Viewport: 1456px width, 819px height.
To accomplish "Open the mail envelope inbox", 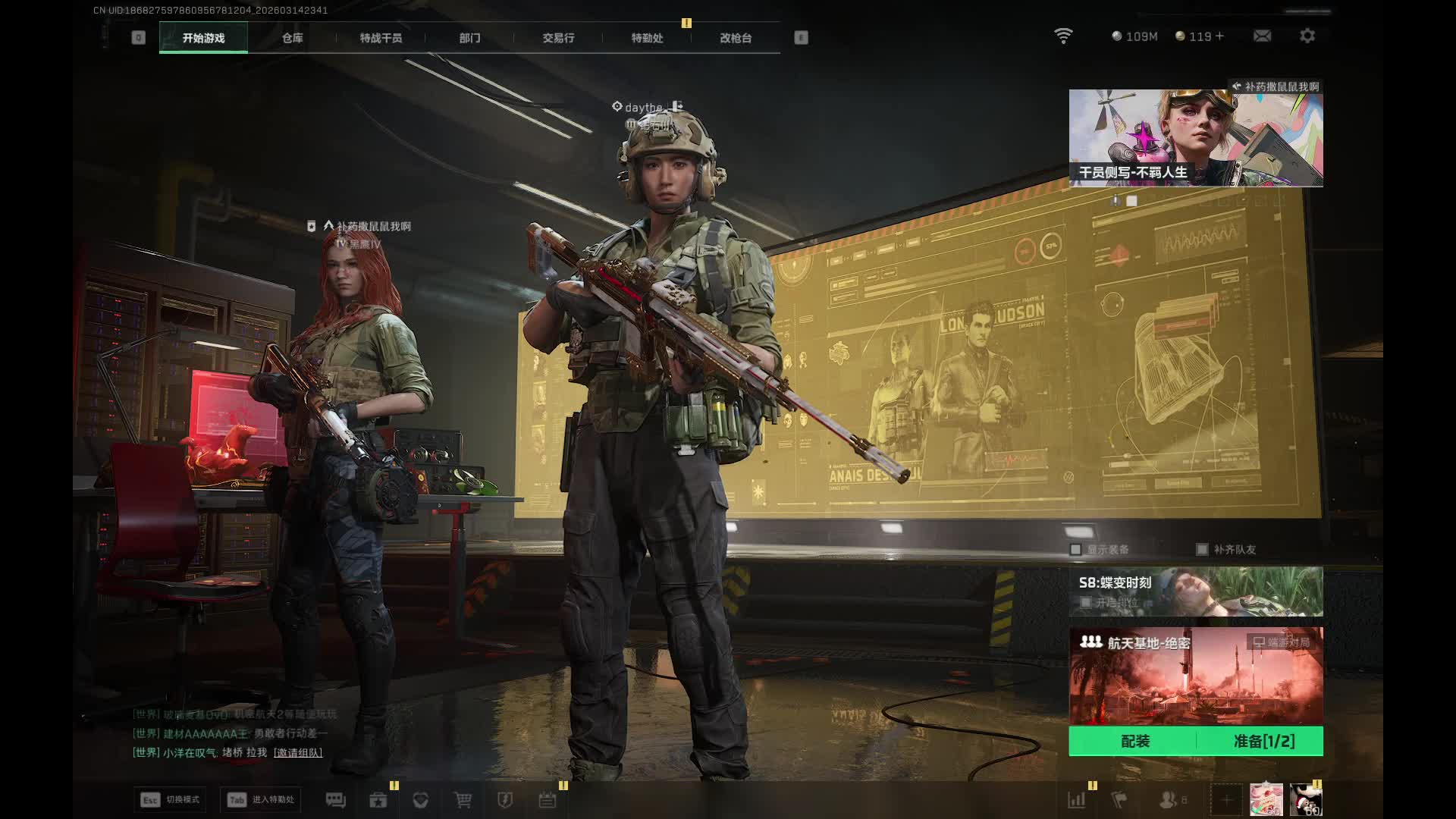I will pos(1262,36).
